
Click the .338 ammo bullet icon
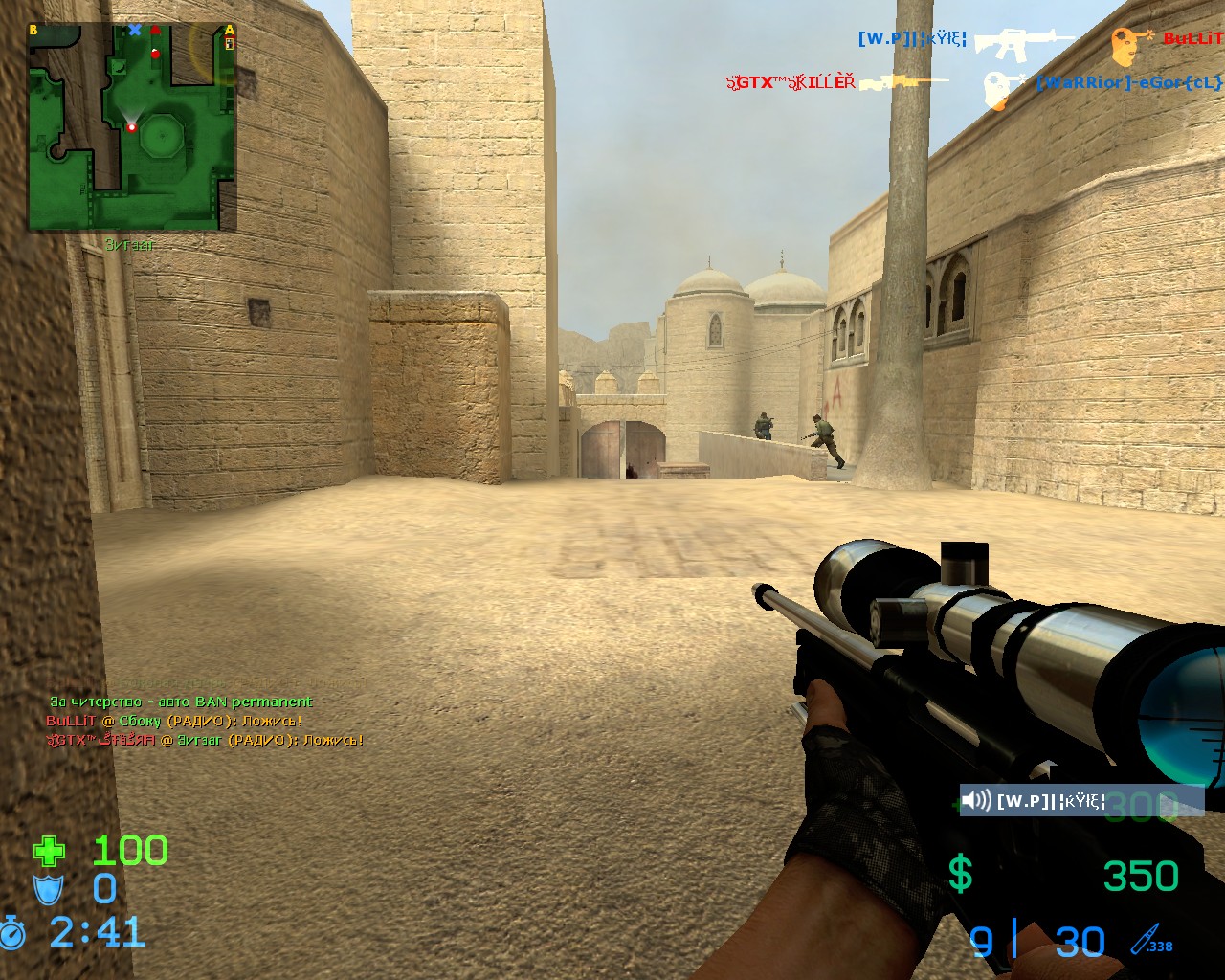pyautogui.click(x=1148, y=940)
